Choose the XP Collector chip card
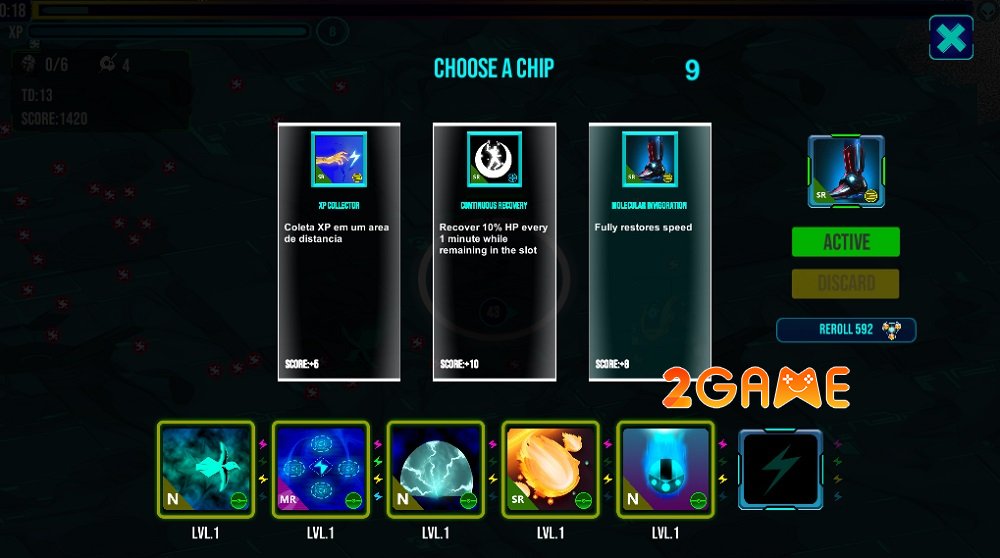The width and height of the screenshot is (1000, 558). (339, 251)
